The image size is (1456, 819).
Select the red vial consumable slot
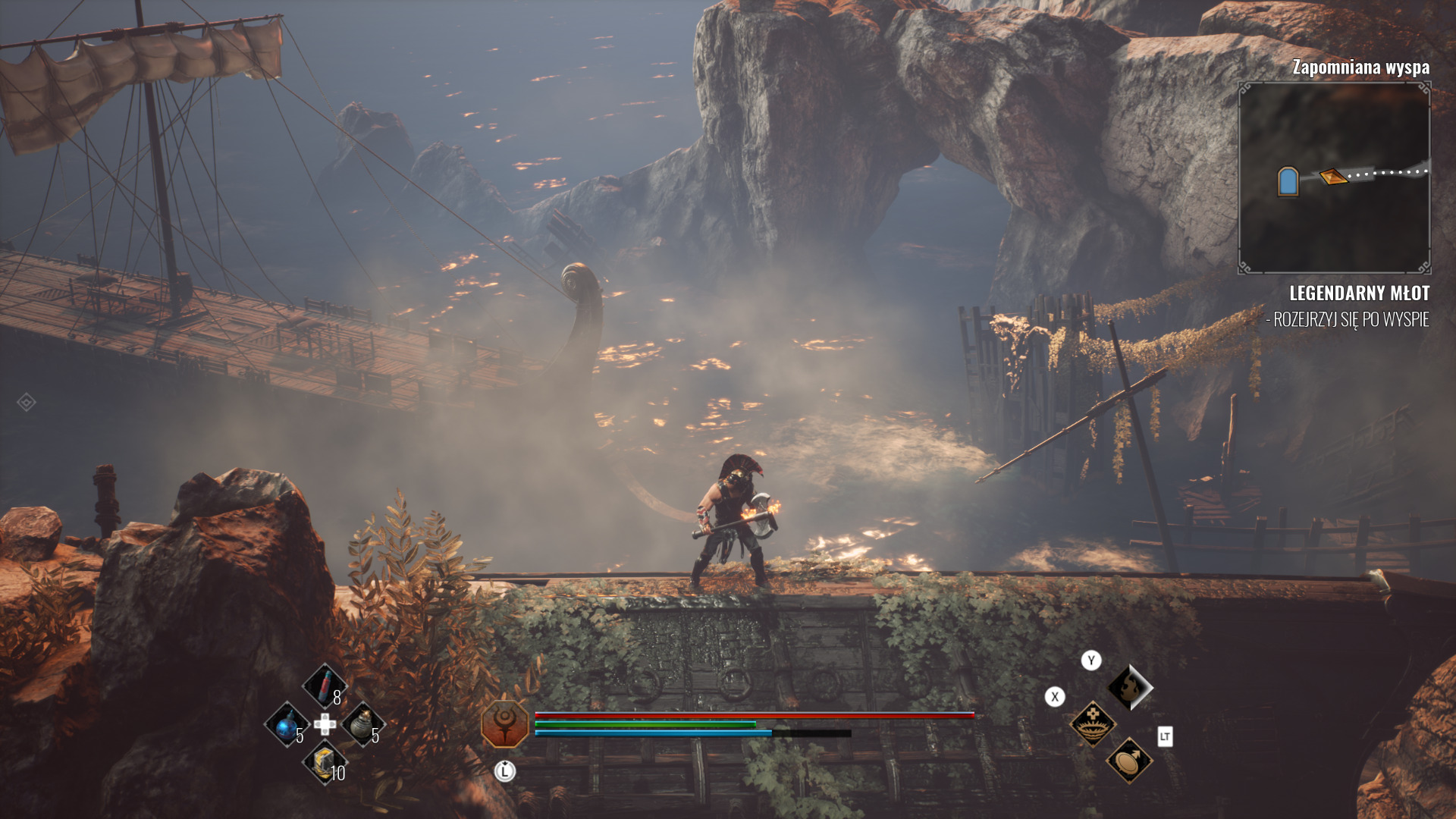click(x=325, y=686)
